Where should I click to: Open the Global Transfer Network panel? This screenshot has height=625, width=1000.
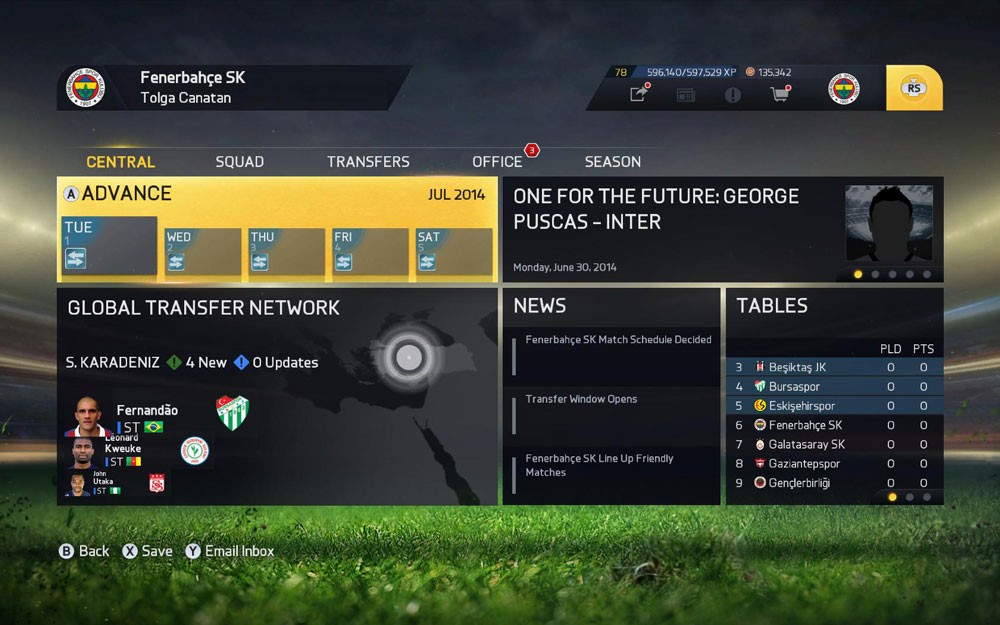204,309
